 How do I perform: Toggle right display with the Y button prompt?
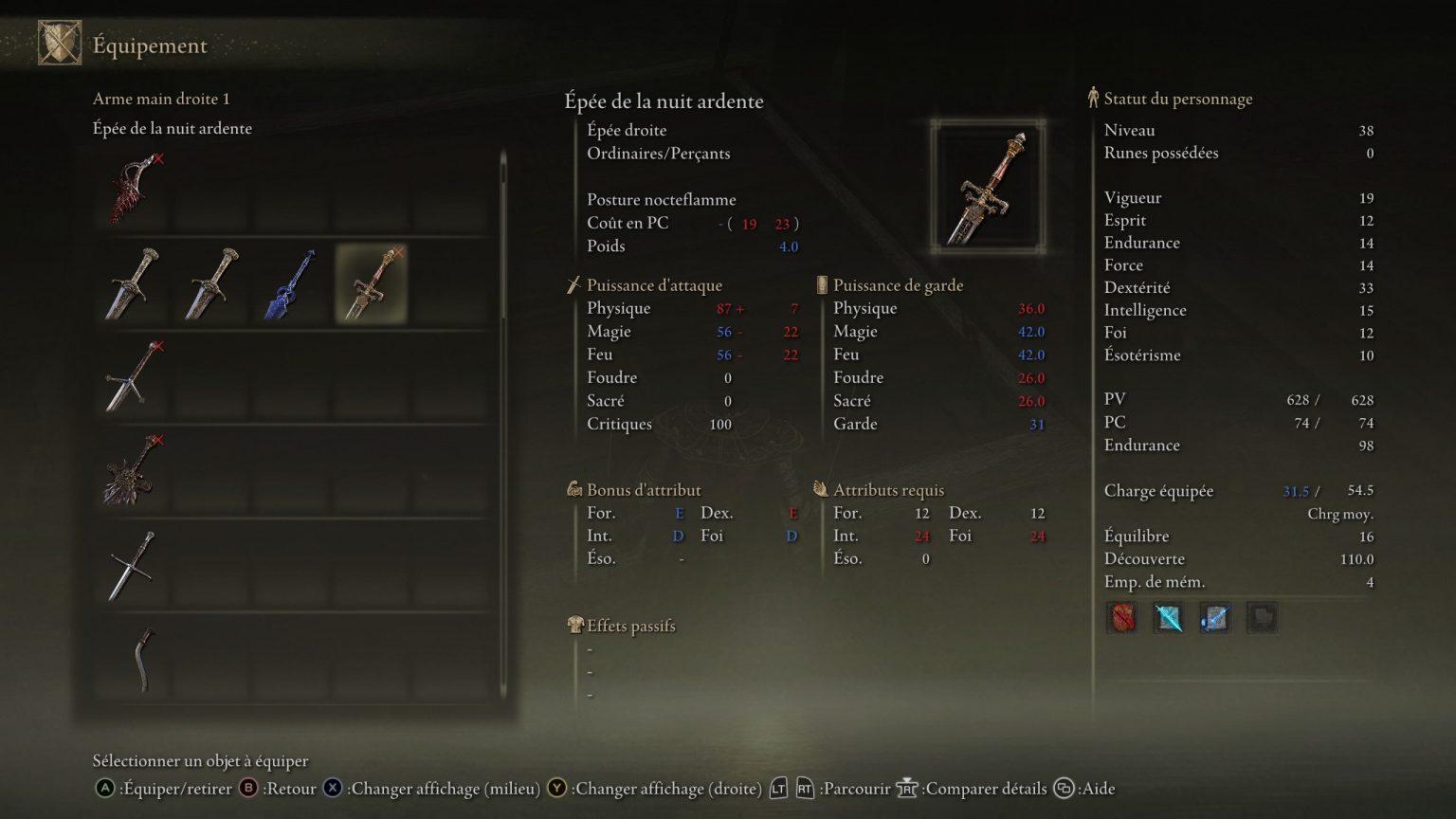coord(556,788)
